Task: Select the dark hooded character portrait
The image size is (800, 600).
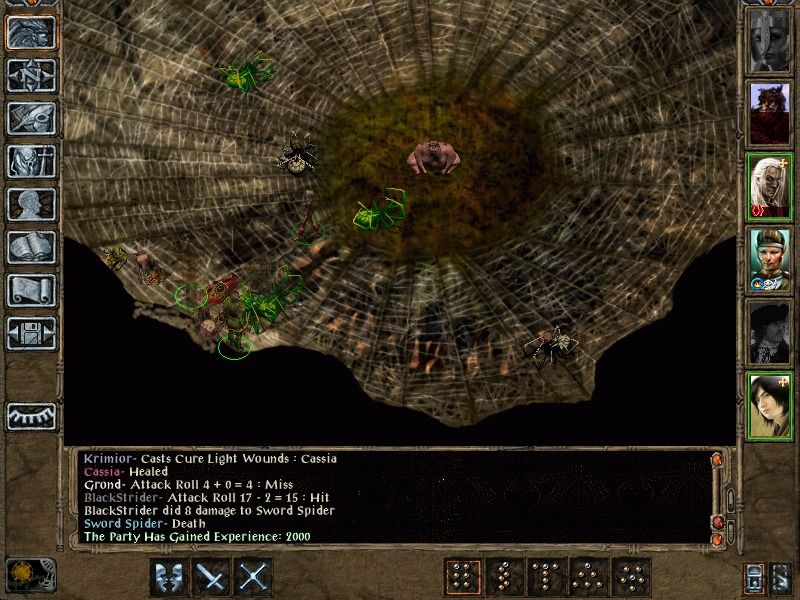Action: [770, 332]
